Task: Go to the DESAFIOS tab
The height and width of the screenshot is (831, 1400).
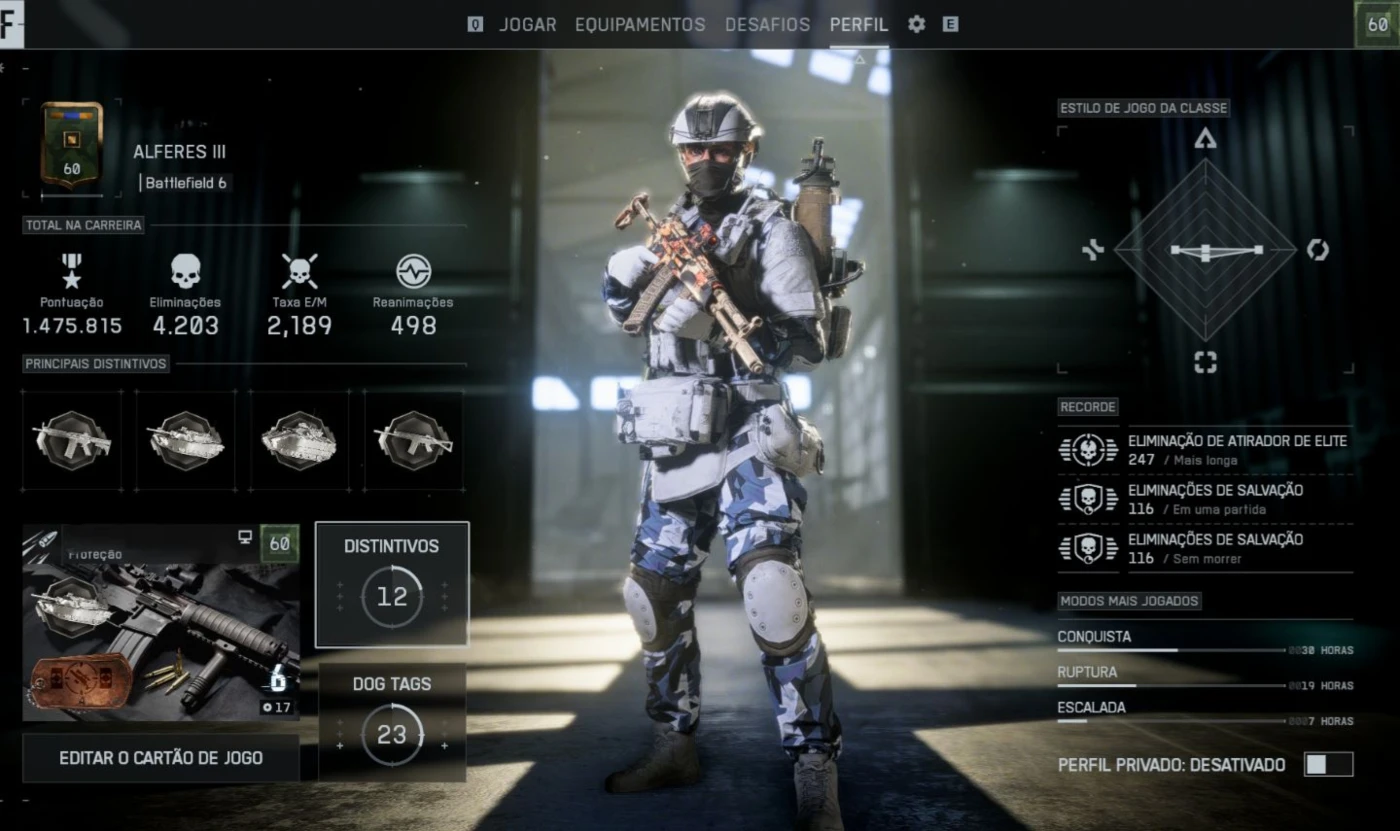Action: [767, 25]
